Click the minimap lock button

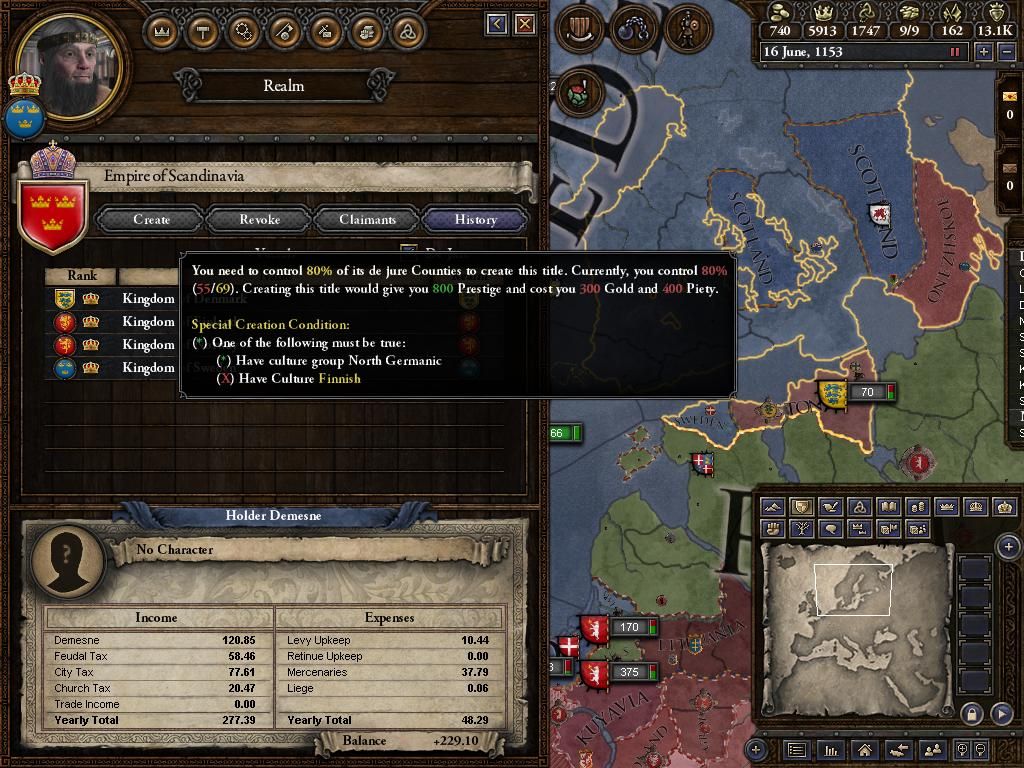(x=970, y=713)
